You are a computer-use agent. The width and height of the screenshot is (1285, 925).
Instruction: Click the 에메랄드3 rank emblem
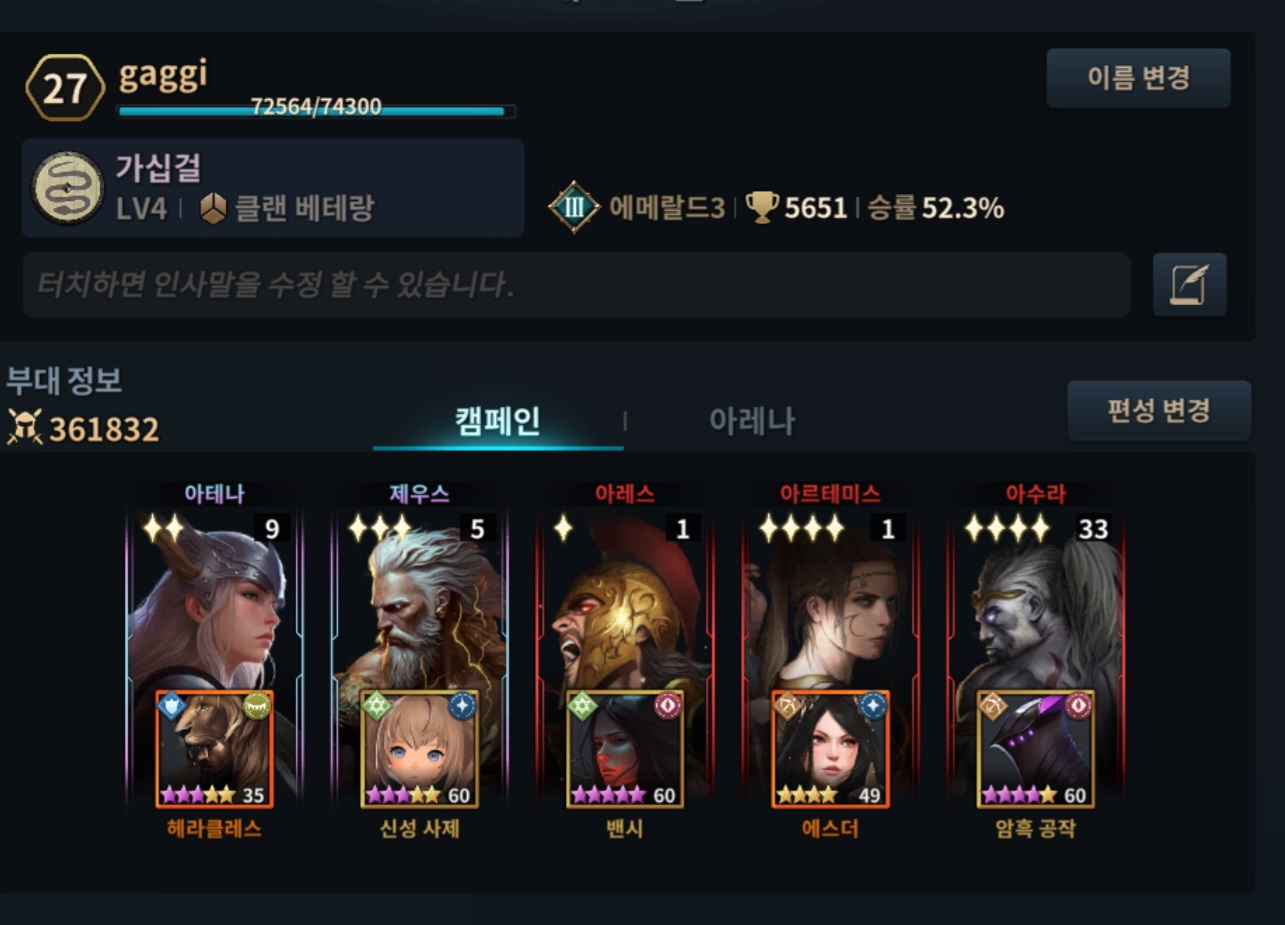coord(574,208)
